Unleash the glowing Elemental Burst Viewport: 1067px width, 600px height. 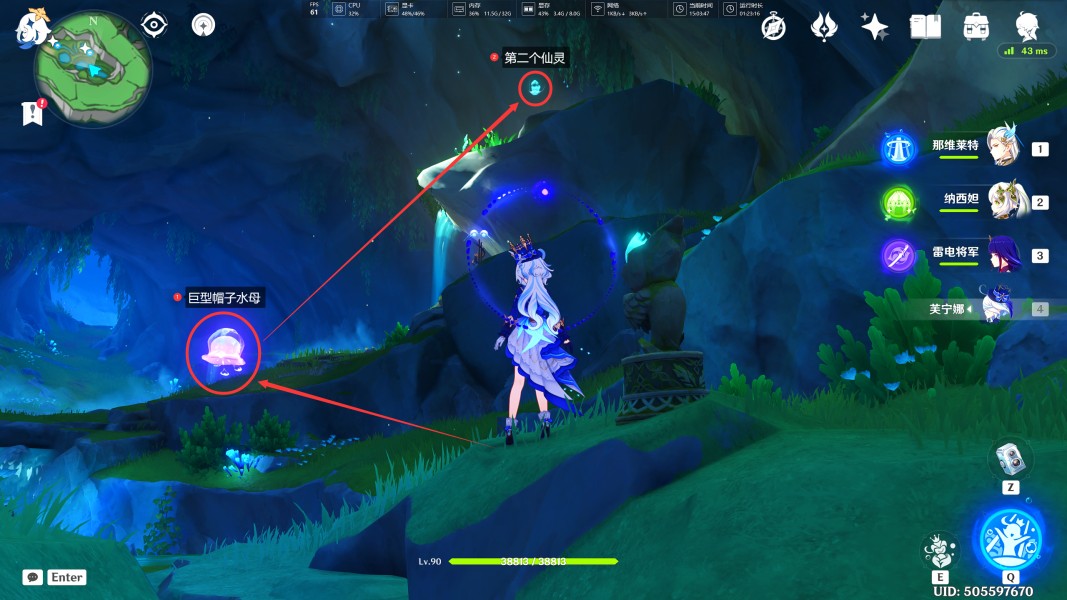pos(1010,539)
